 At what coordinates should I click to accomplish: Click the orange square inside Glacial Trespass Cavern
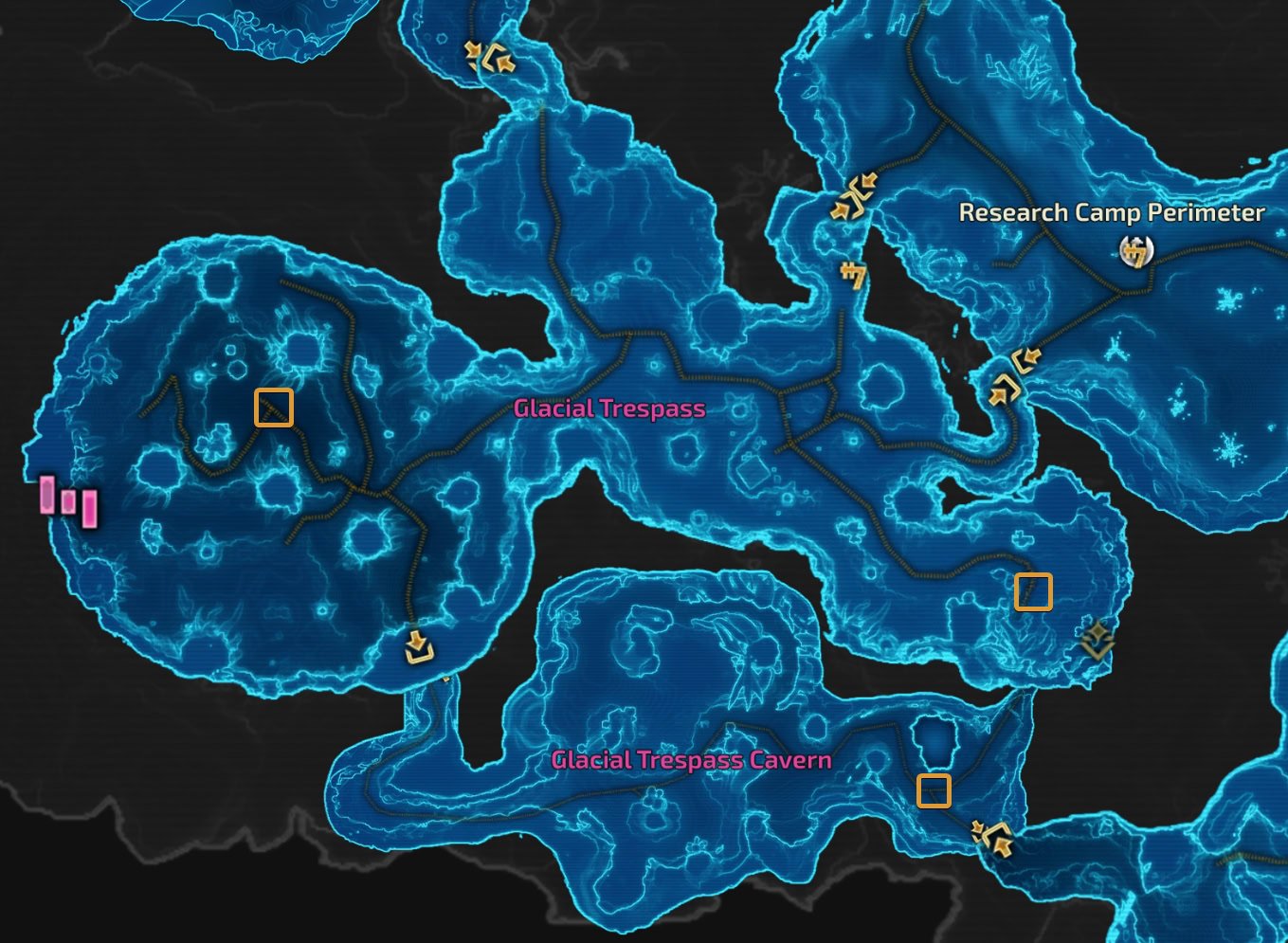pos(933,792)
